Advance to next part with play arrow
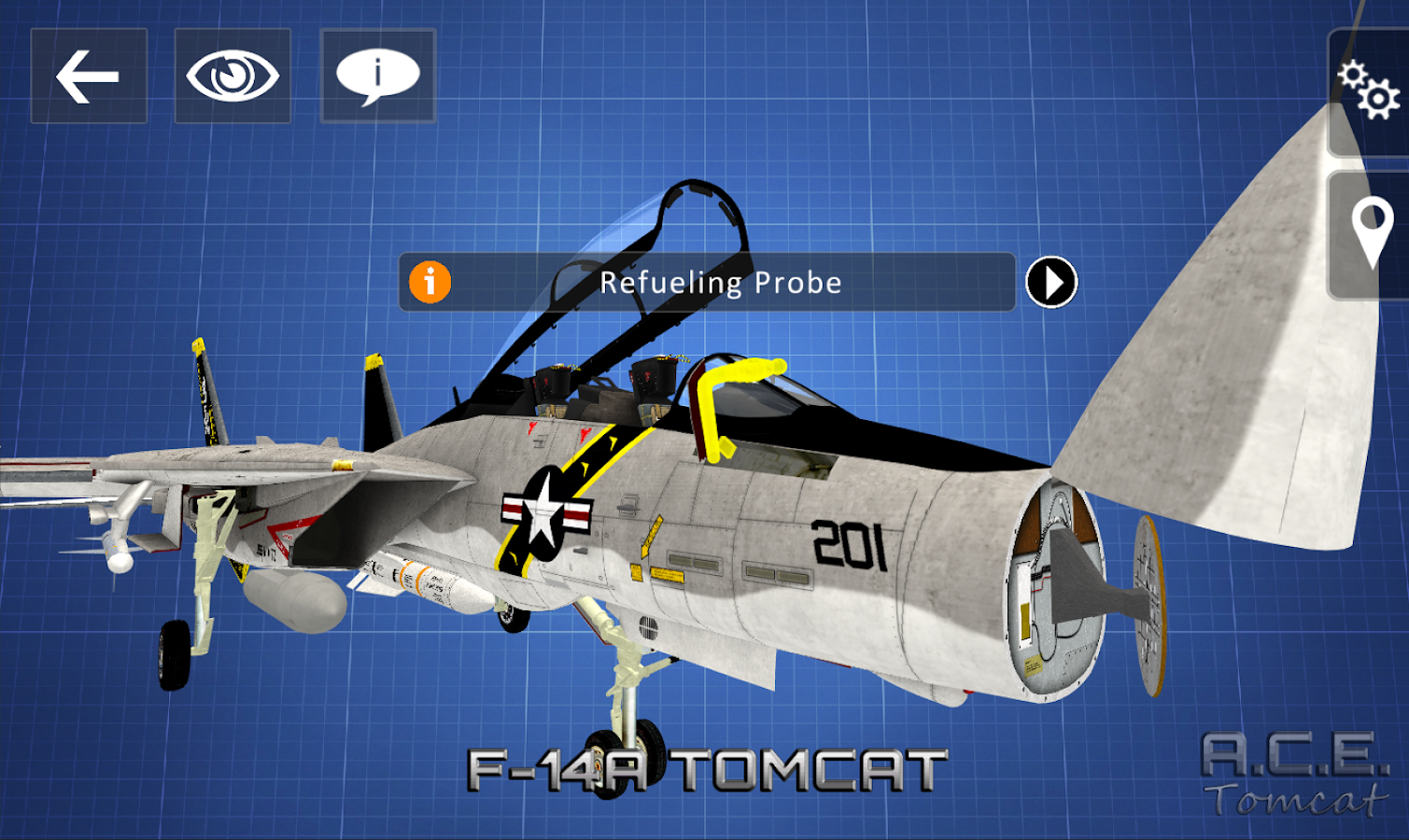This screenshot has height=840, width=1409. tap(1051, 282)
